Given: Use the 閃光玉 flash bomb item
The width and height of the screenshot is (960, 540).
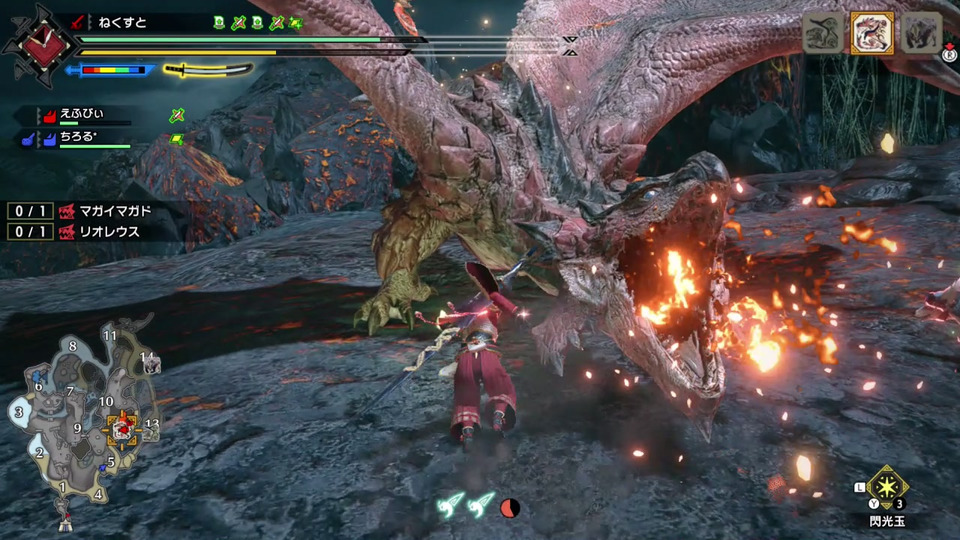Looking at the screenshot, I should (886, 489).
